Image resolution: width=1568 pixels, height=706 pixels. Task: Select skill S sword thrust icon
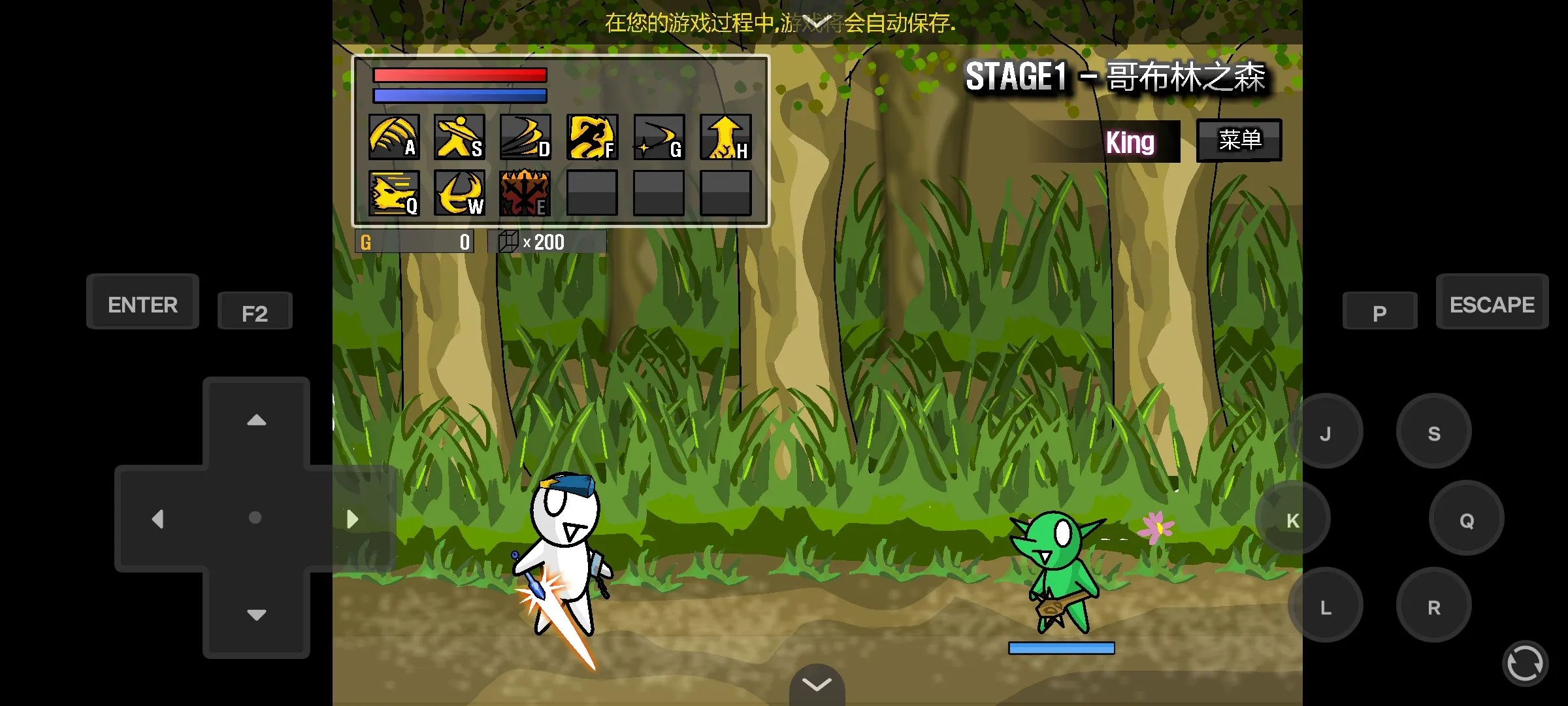click(x=459, y=137)
